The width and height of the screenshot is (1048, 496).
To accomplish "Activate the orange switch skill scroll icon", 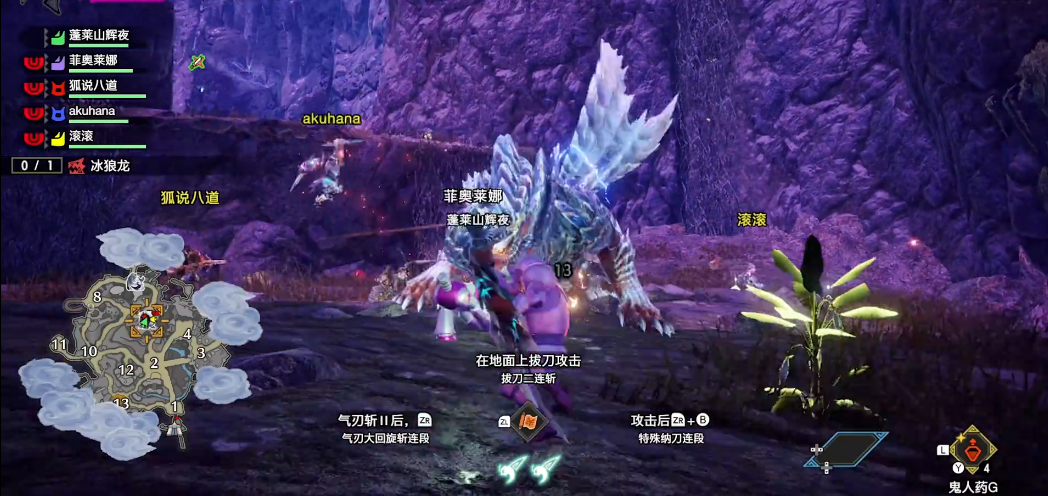I will [528, 424].
